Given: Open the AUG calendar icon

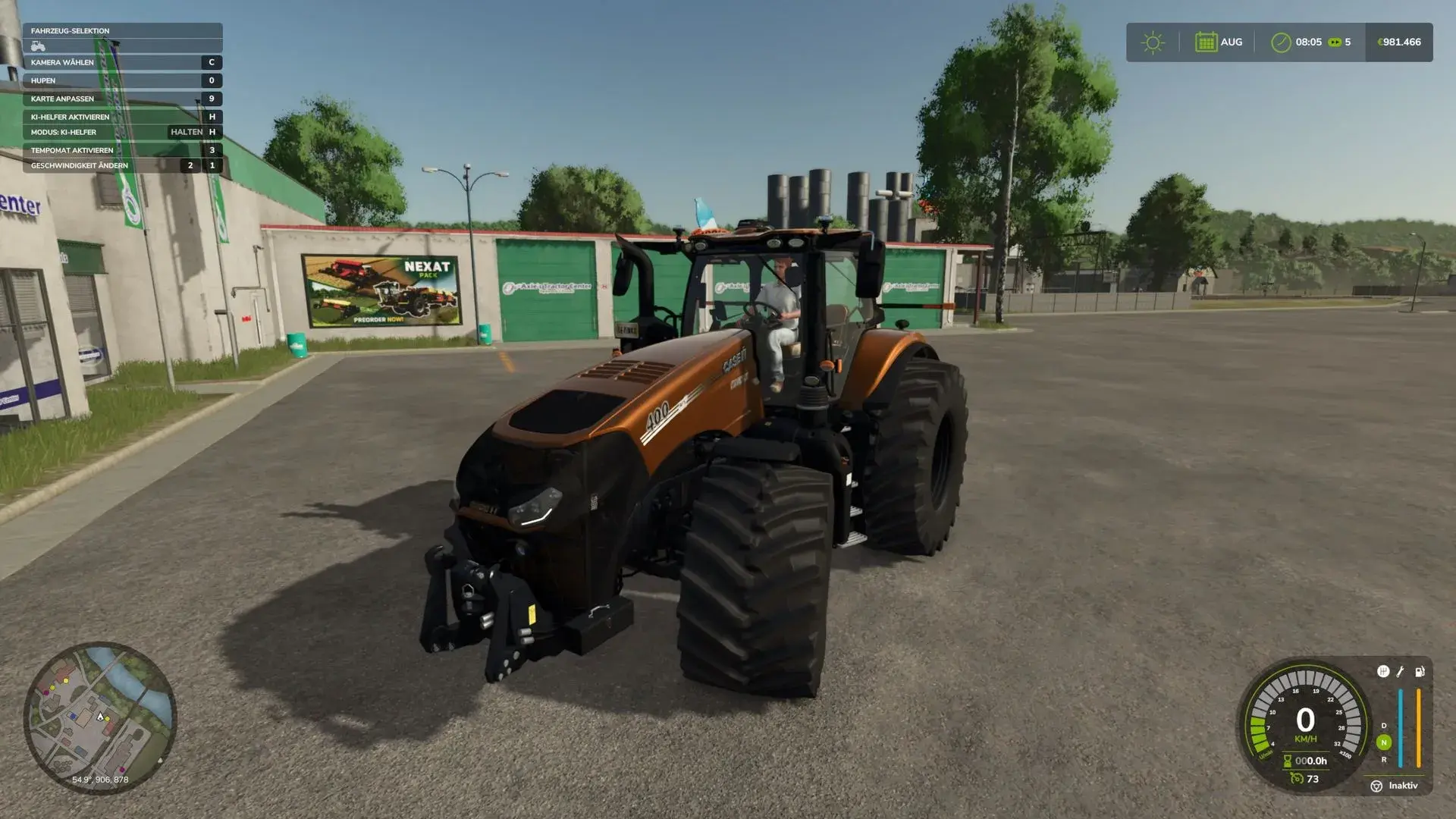Looking at the screenshot, I should 1207,42.
